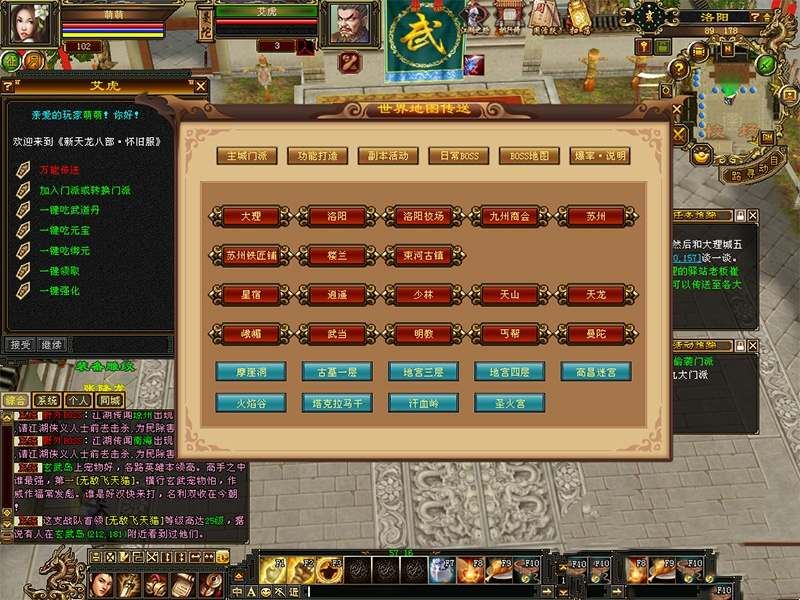Screen dimensions: 800x600
Task: Choose the 高昌迷宫 map button
Action: [596, 372]
